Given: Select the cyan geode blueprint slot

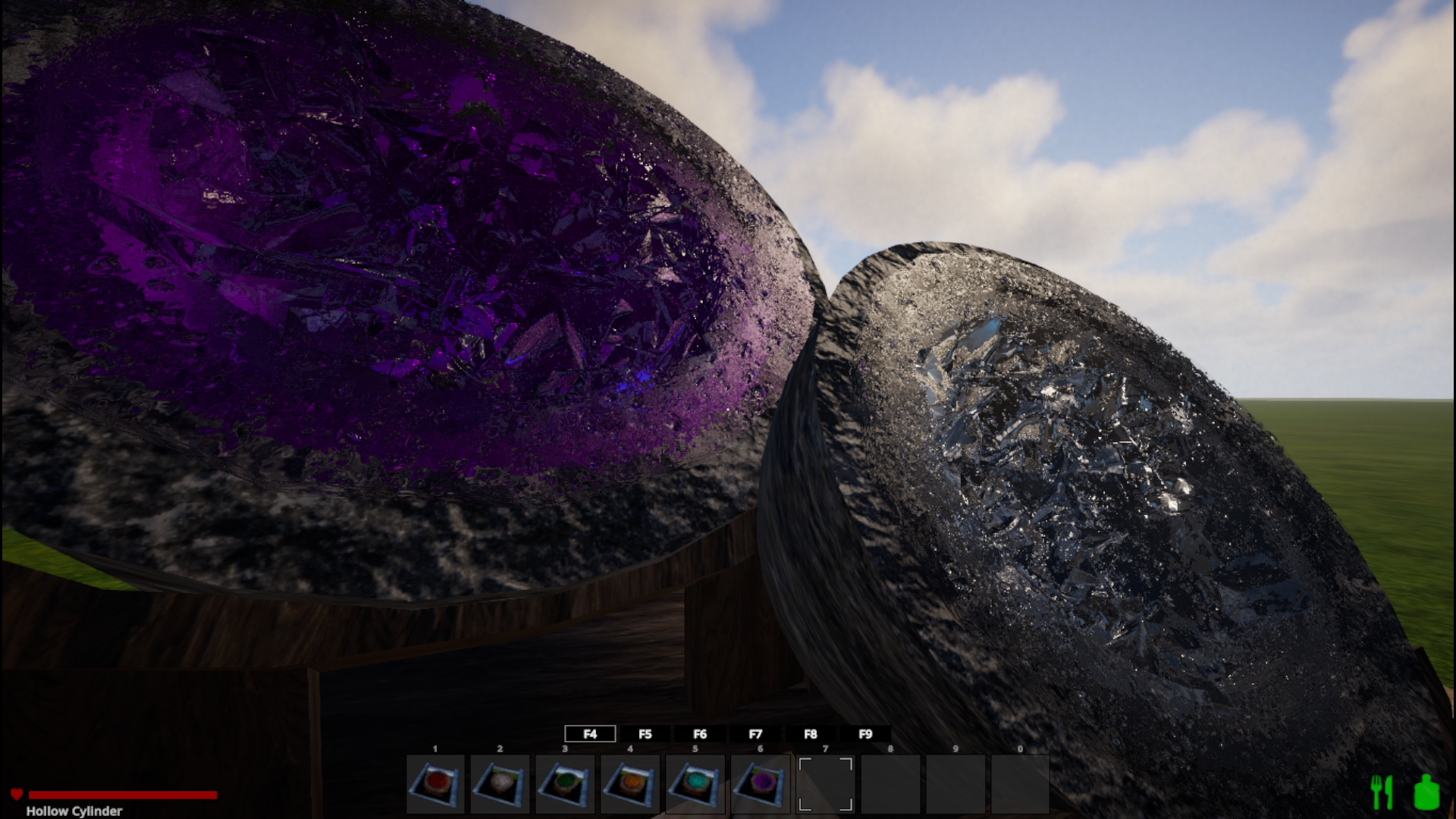Looking at the screenshot, I should (695, 784).
